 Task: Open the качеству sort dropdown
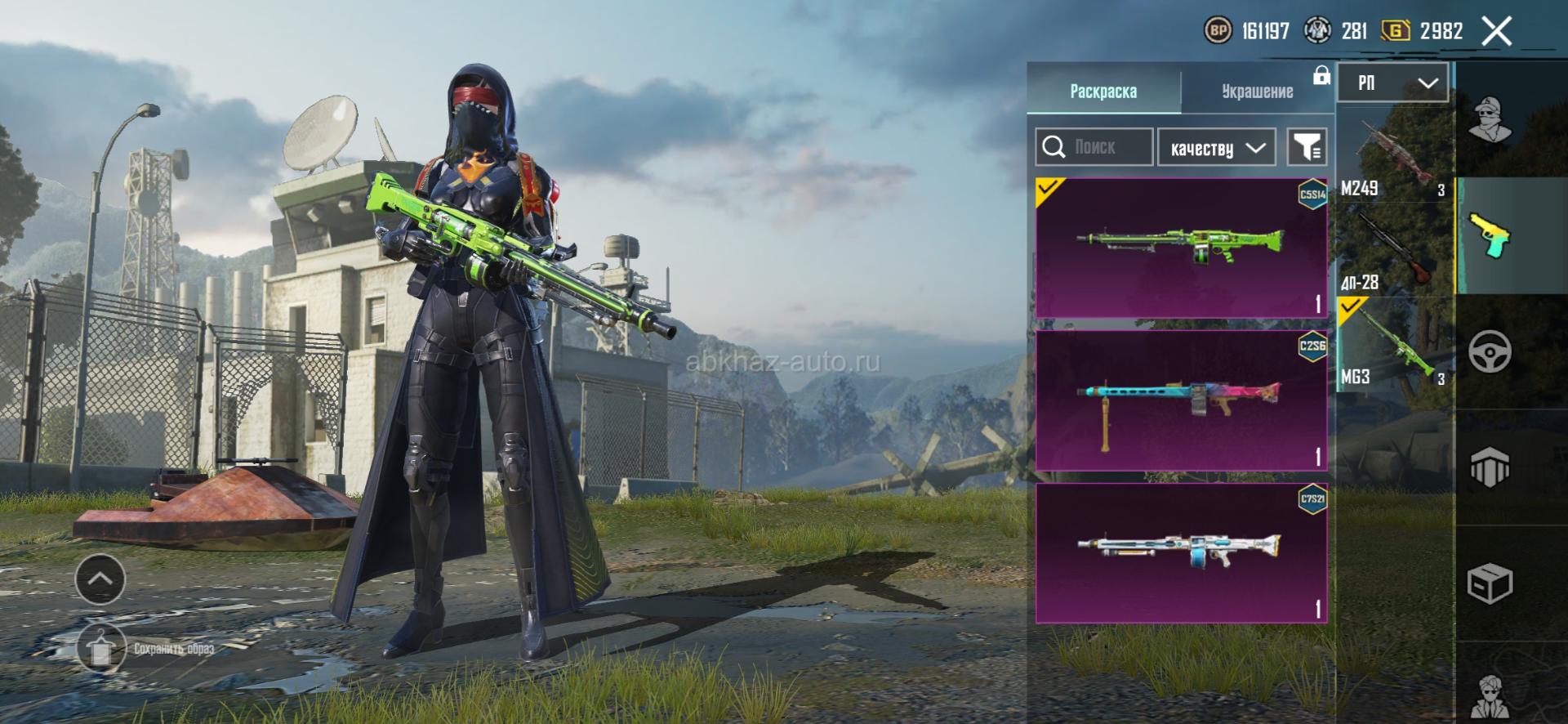[x=1217, y=148]
